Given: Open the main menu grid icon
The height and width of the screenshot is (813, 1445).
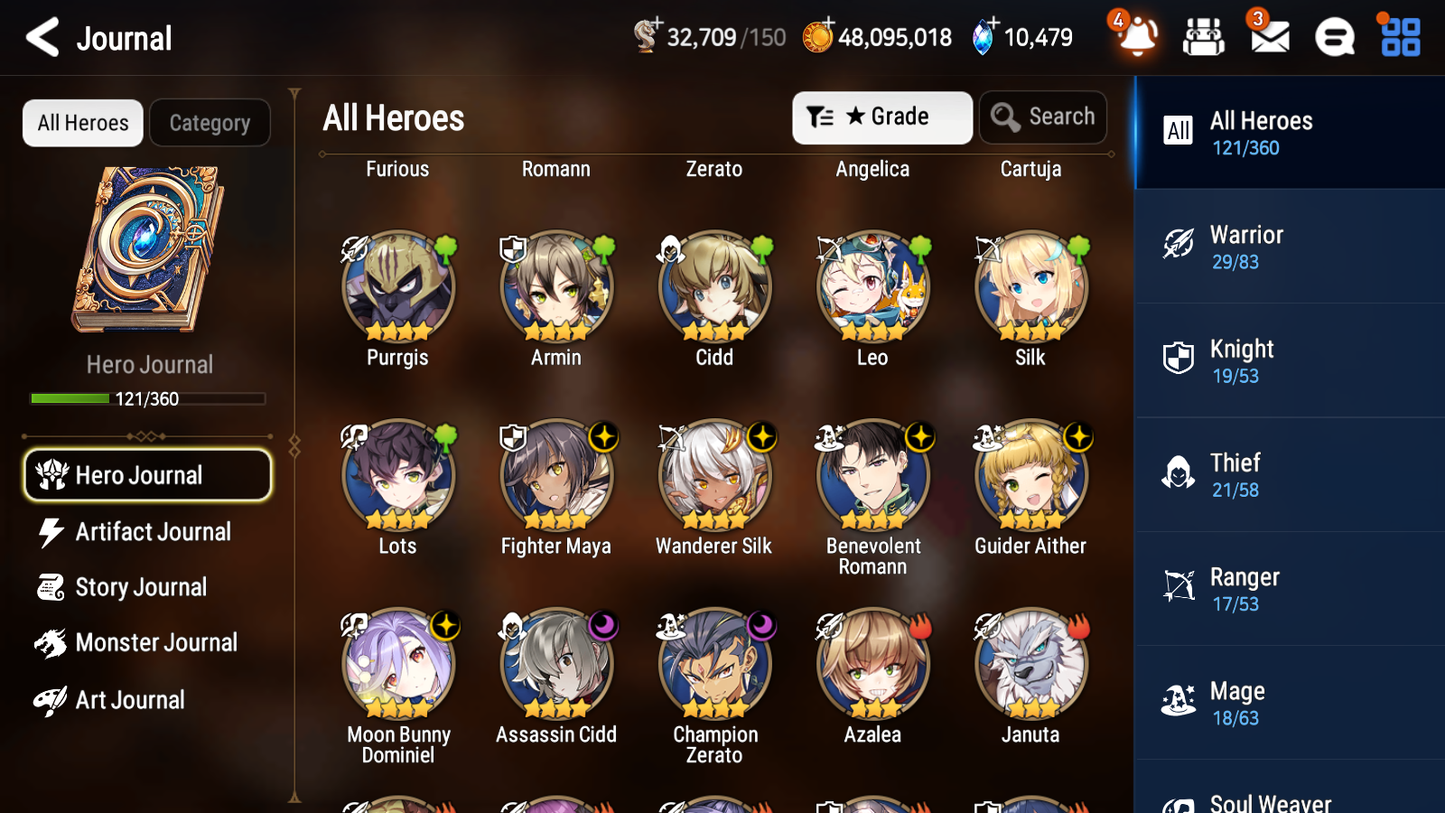Looking at the screenshot, I should [1399, 36].
